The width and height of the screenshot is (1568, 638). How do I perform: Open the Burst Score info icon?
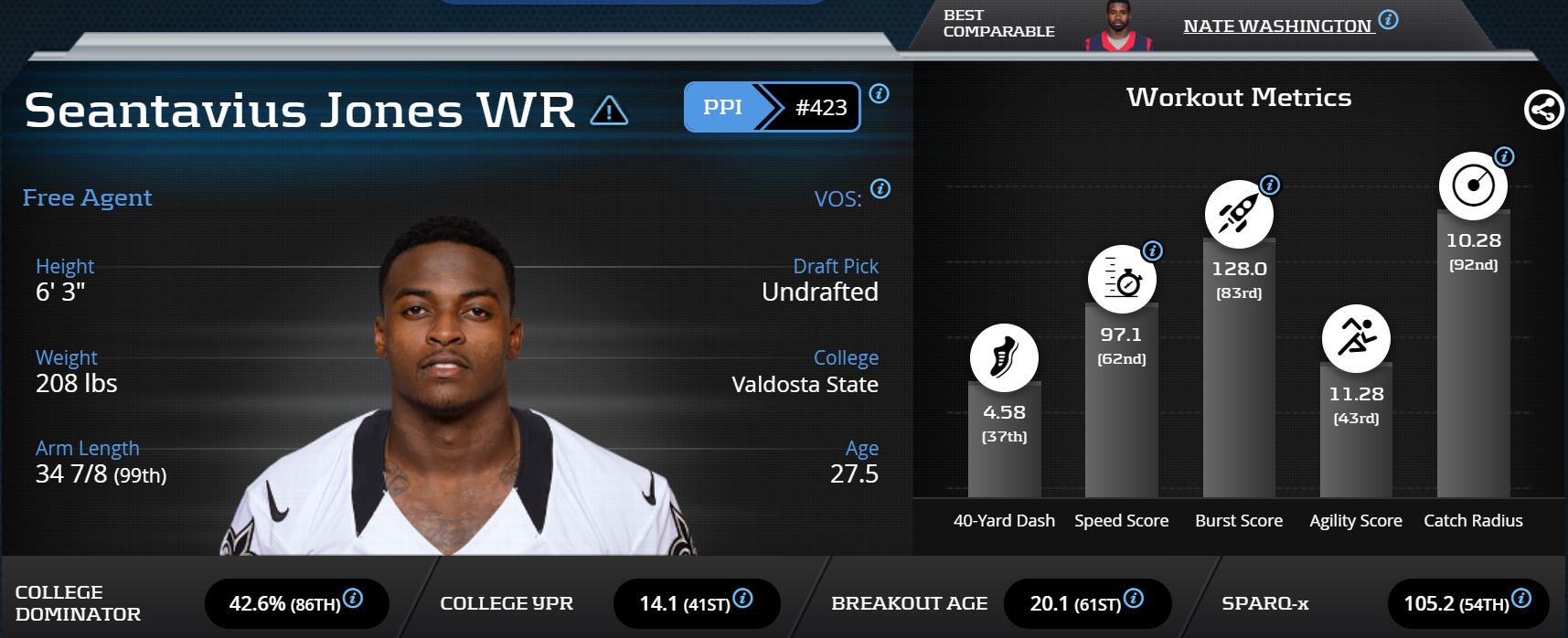1270,186
